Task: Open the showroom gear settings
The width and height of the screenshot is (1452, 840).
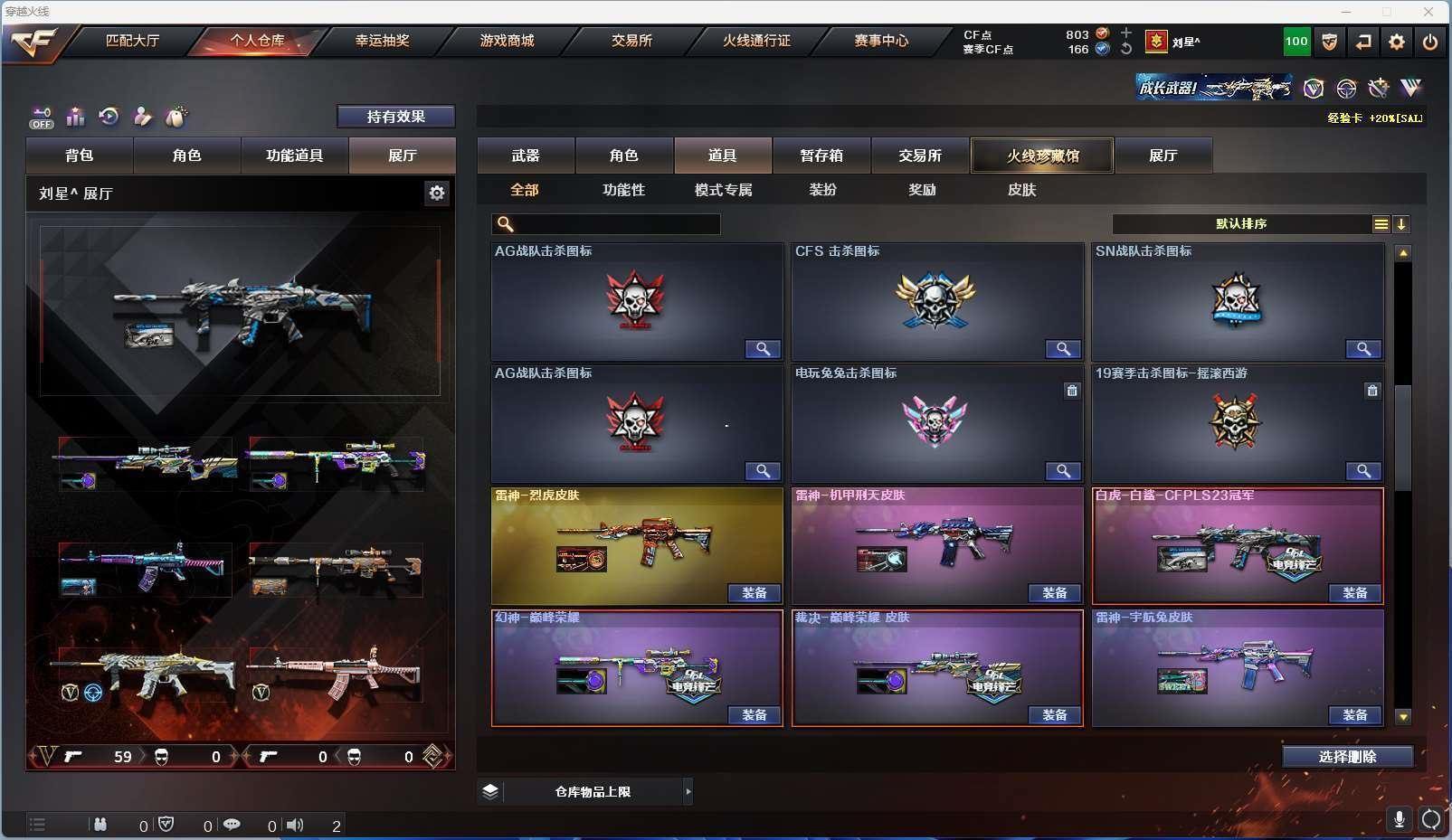Action: (x=437, y=193)
